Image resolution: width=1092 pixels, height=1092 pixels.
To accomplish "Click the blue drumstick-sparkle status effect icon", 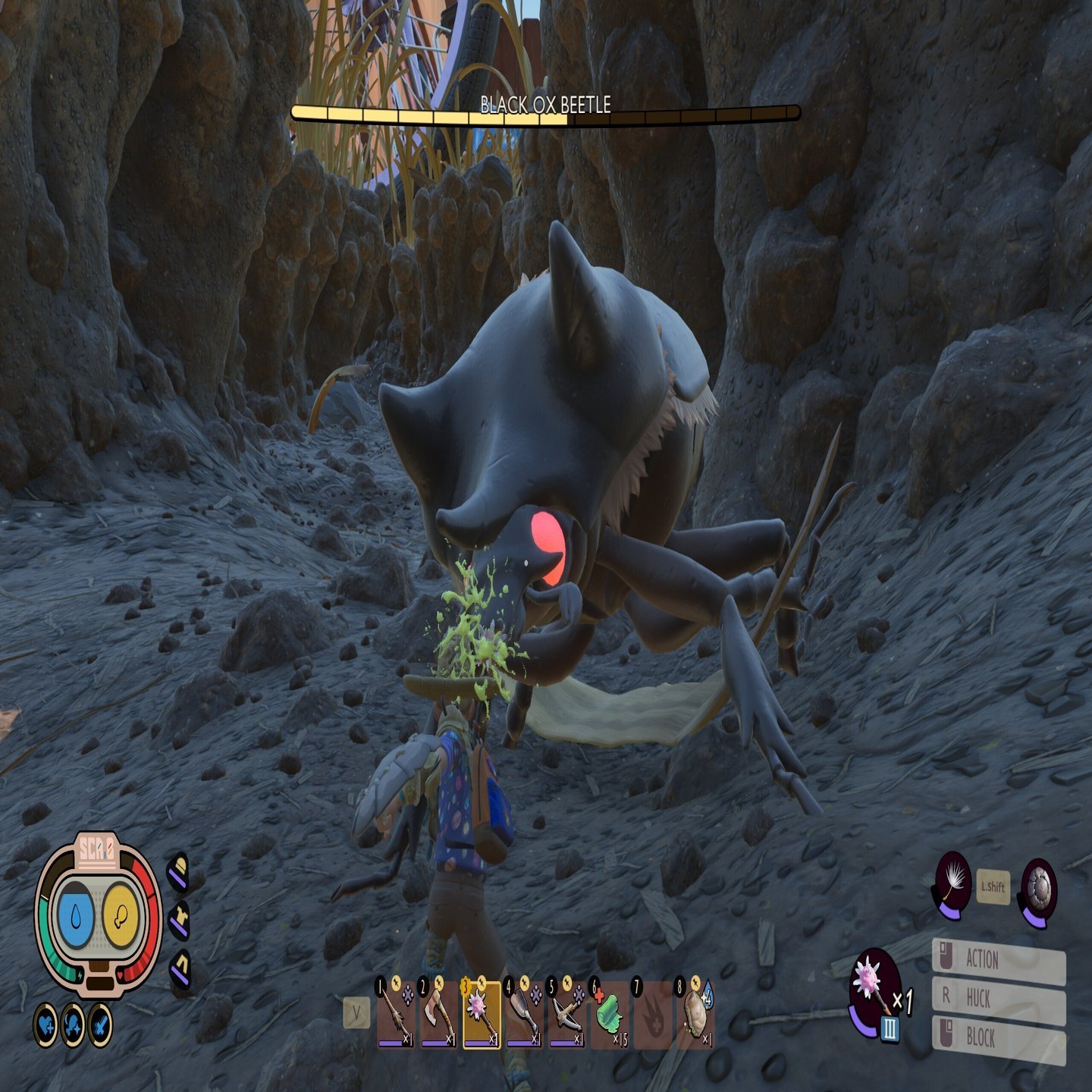I will pyautogui.click(x=73, y=1025).
